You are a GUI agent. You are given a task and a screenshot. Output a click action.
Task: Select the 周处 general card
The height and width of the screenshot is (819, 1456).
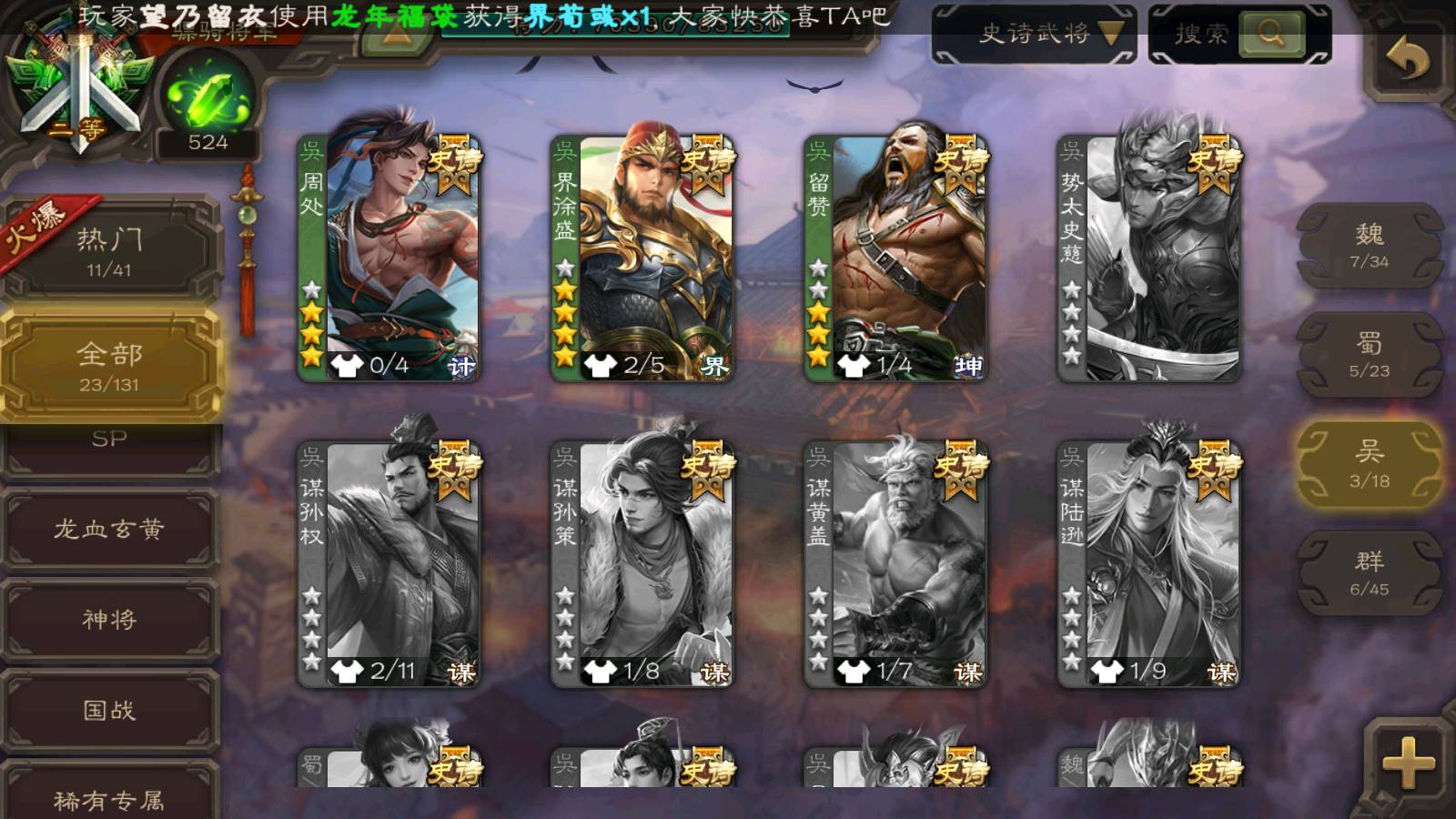coord(389,259)
